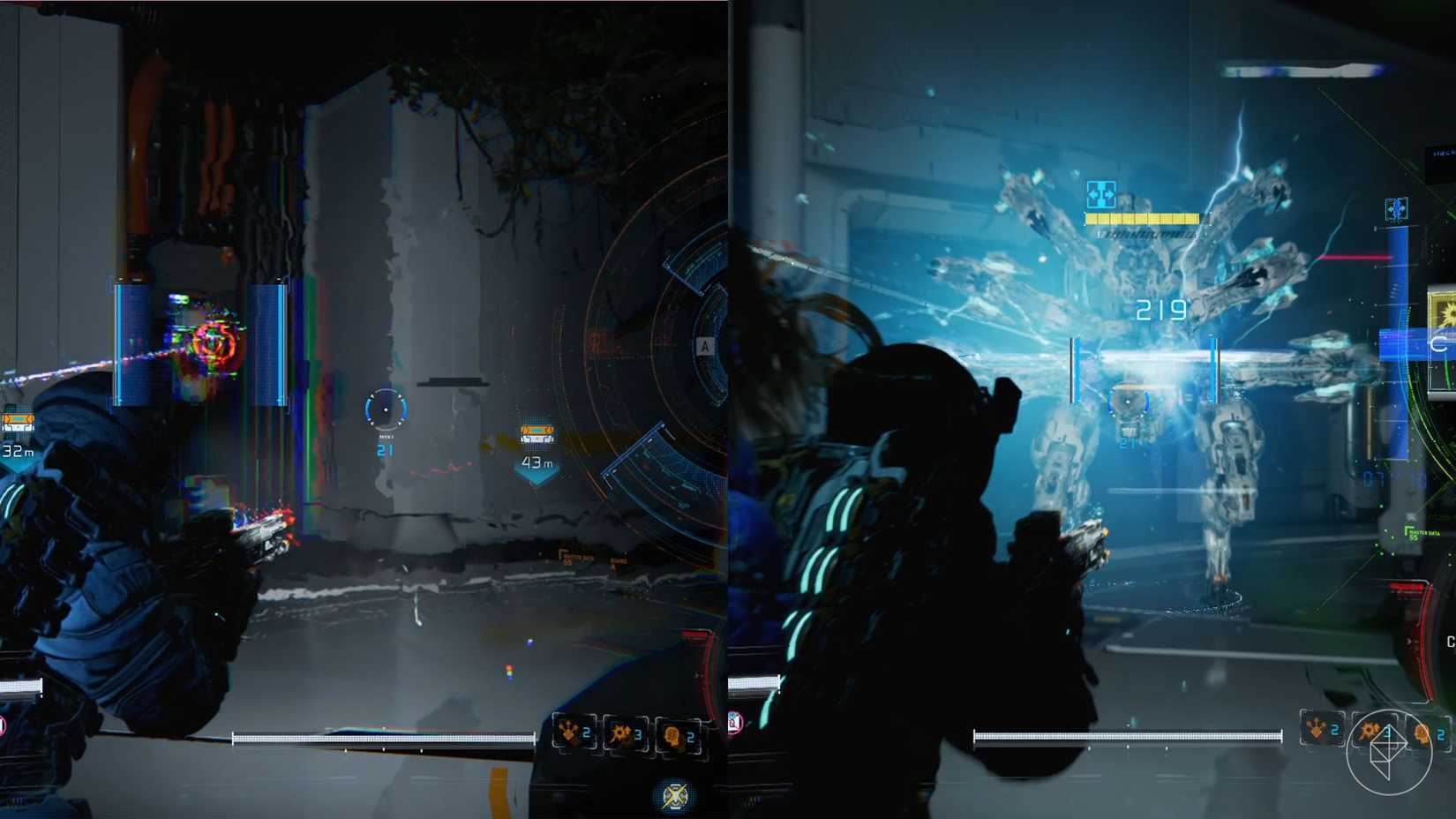Click the orange injector consumable icon showing count 2

coord(671,735)
